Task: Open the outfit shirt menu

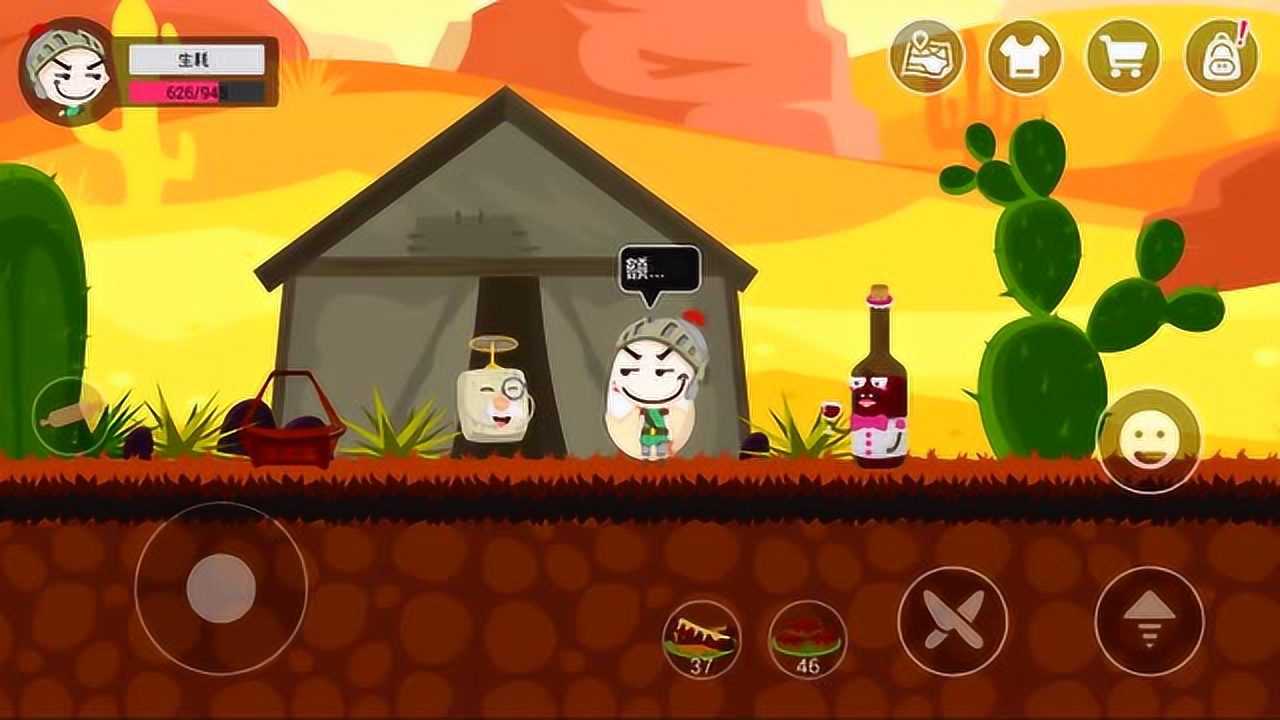Action: (x=1024, y=57)
